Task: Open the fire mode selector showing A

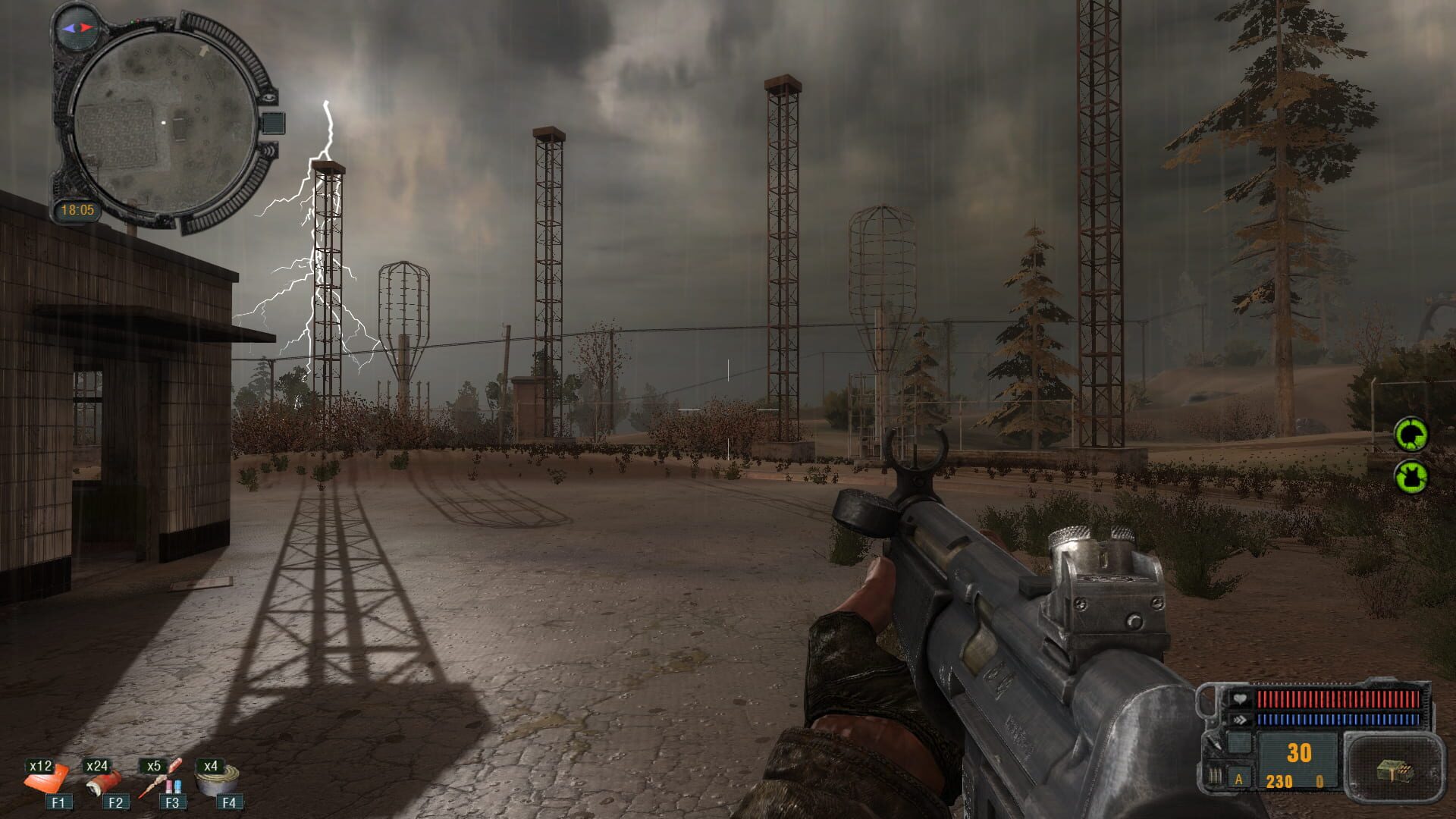Action: coord(1239,781)
